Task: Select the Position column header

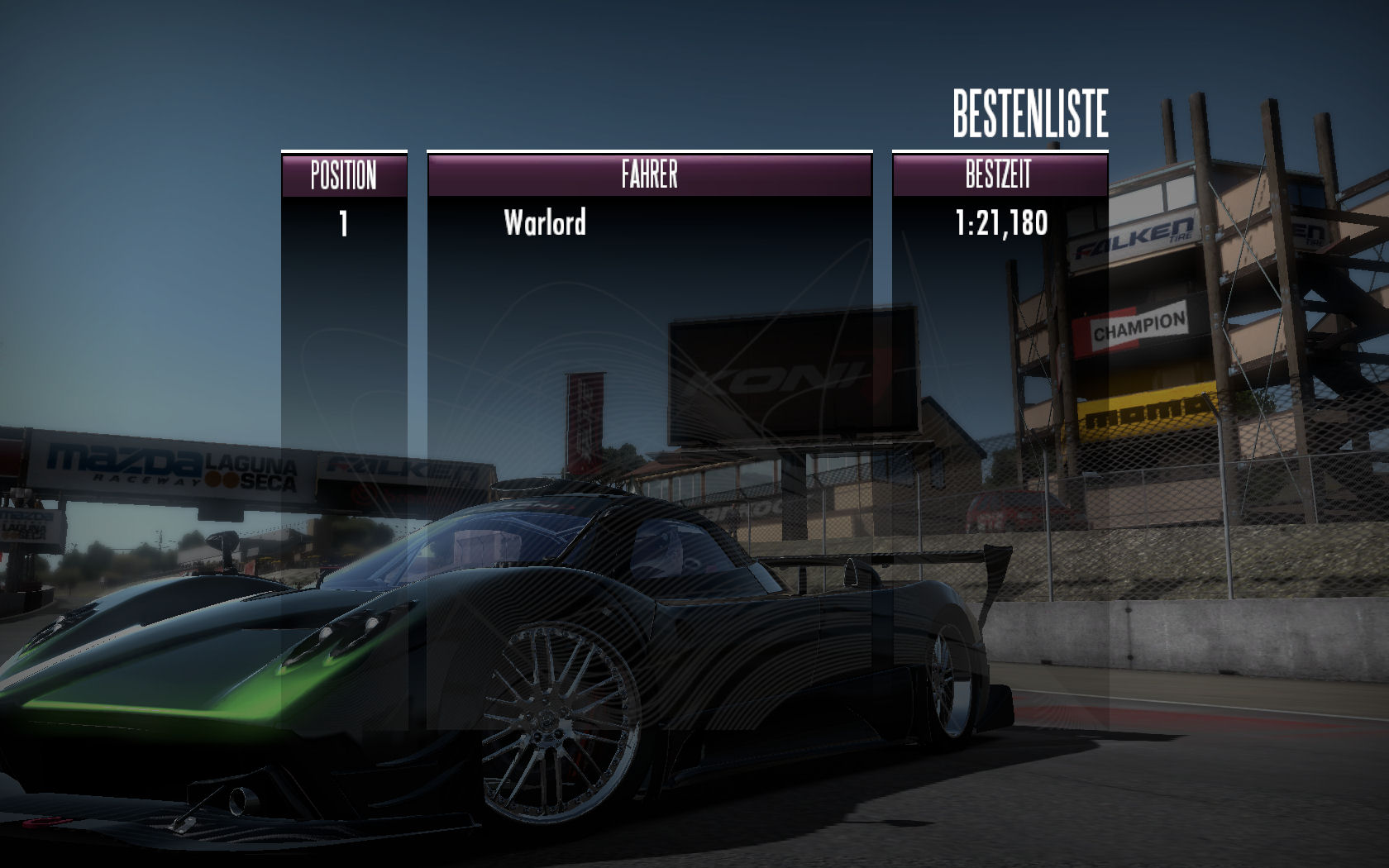Action: [x=343, y=175]
